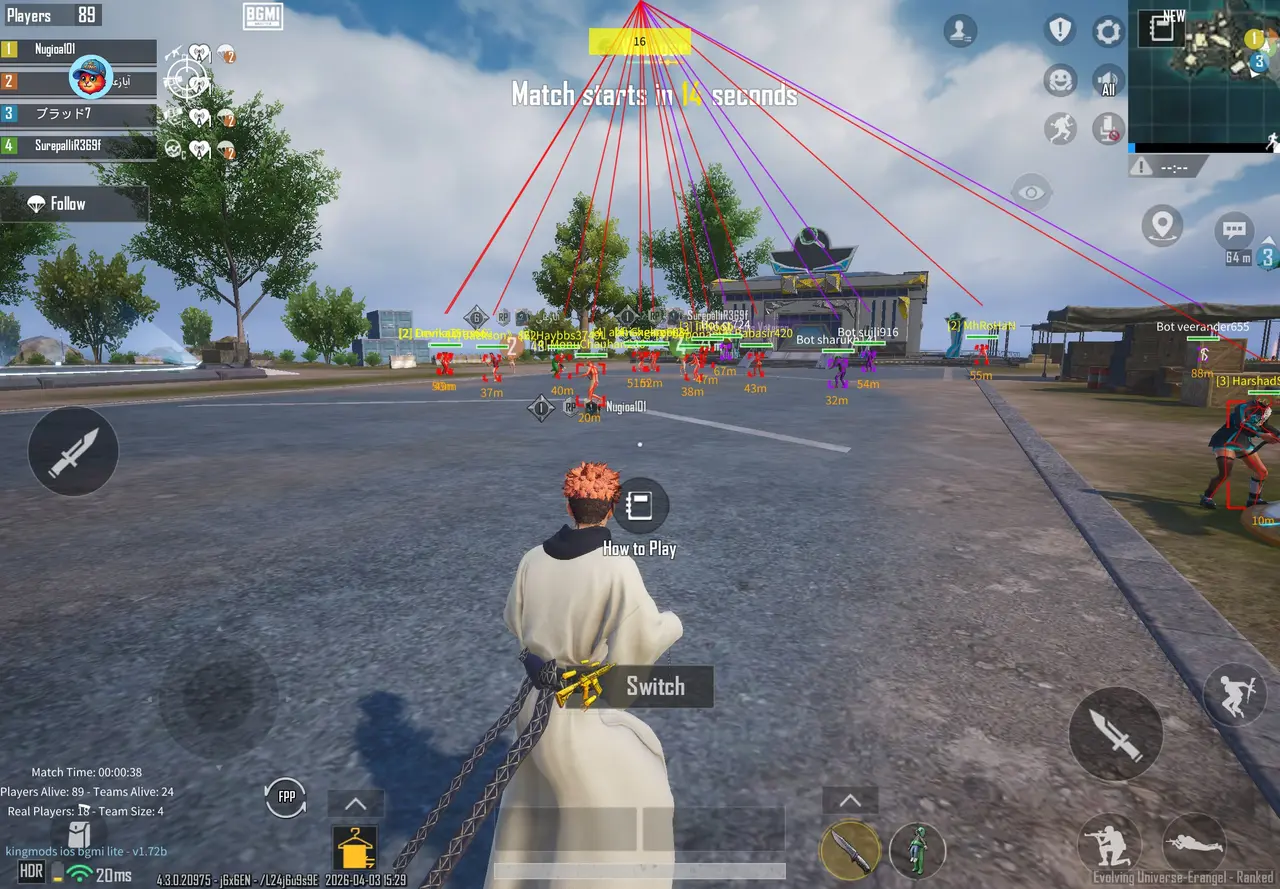Switch voice channel from All
Image resolution: width=1280 pixels, height=889 pixels.
[1108, 81]
